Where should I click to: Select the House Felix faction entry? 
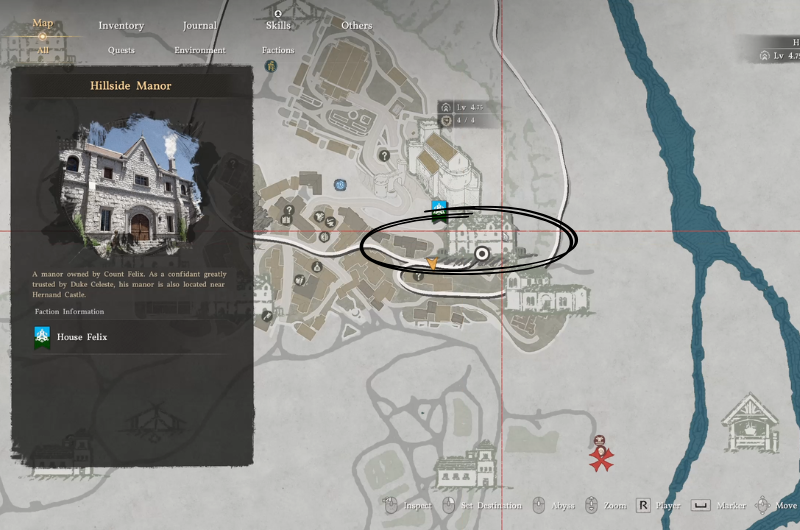click(x=84, y=337)
